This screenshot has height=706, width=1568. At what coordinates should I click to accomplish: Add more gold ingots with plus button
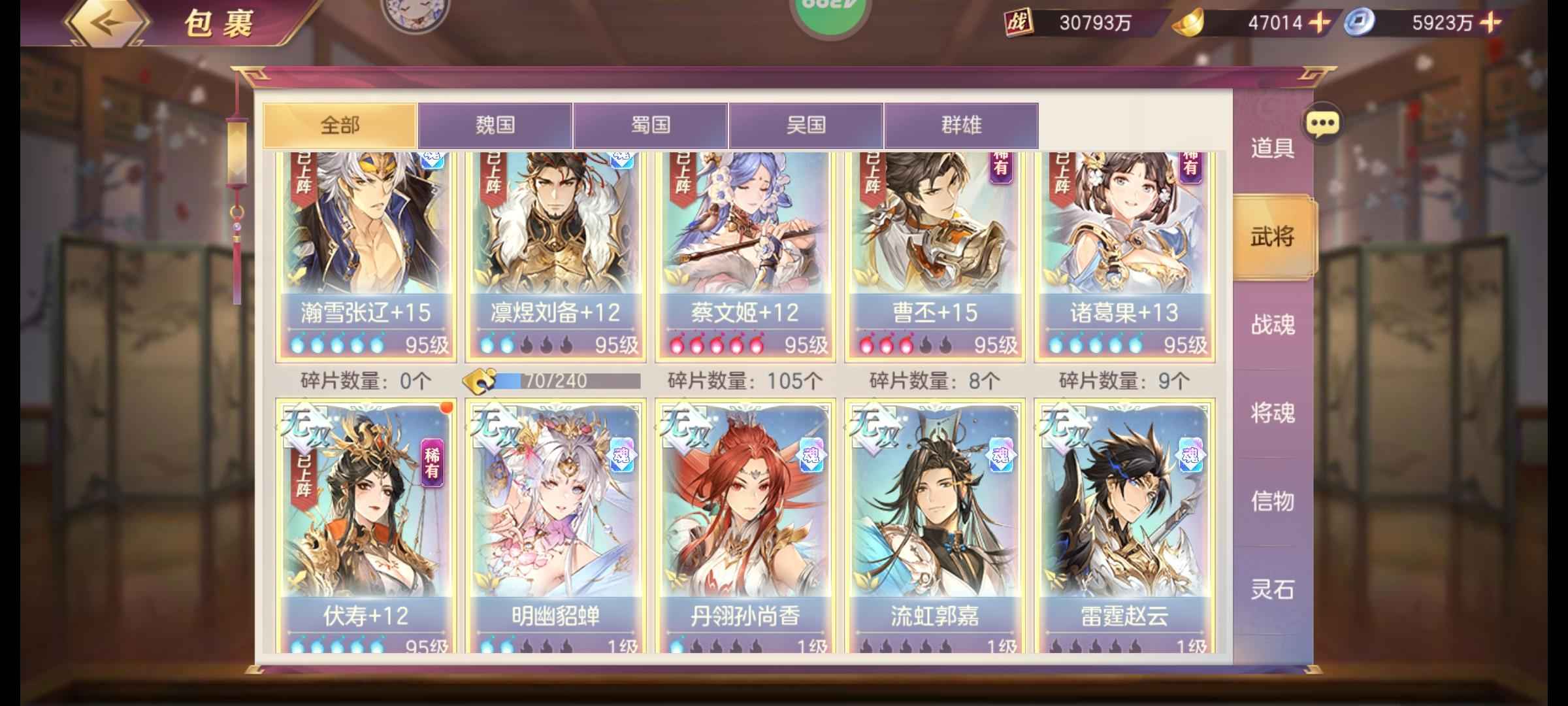tap(1320, 23)
